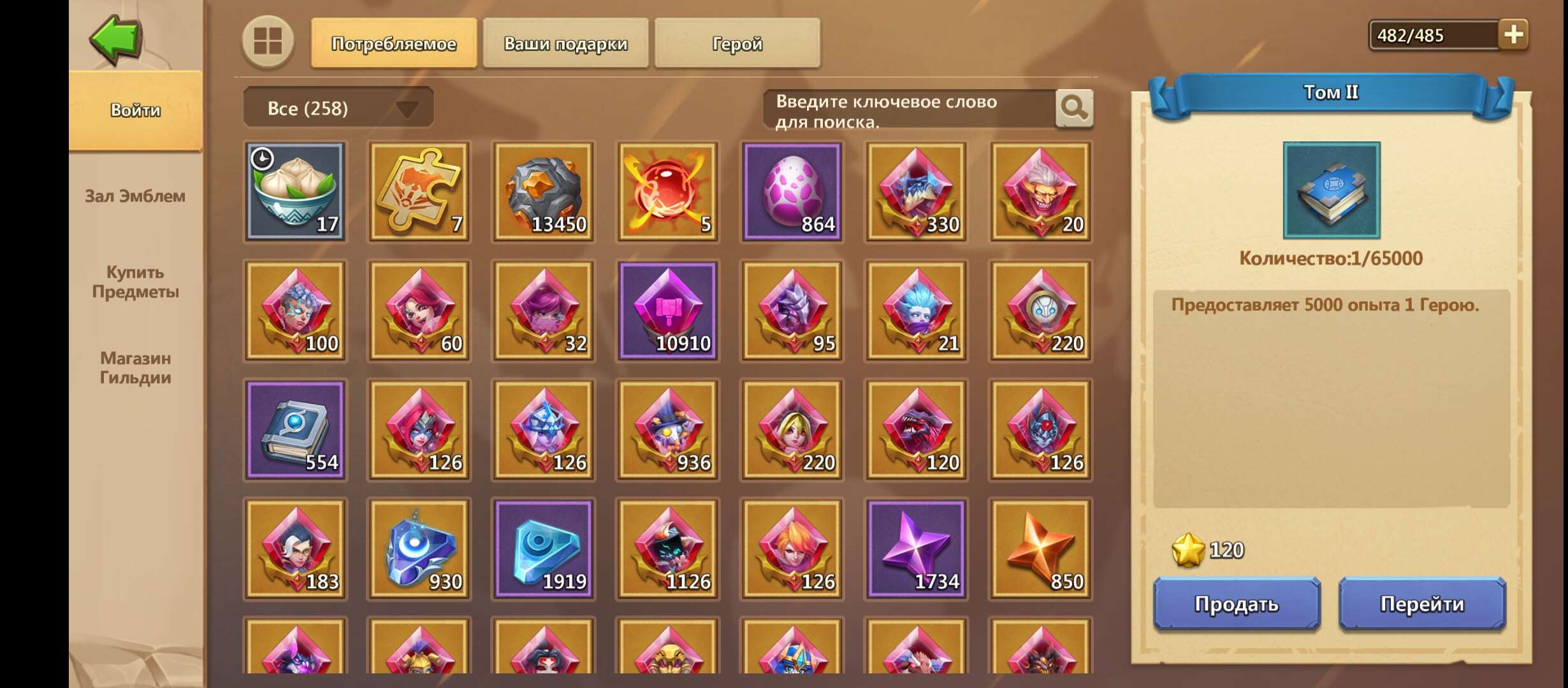Image resolution: width=1568 pixels, height=688 pixels.
Task: Select the blue spellbook with 554 count
Action: (294, 430)
